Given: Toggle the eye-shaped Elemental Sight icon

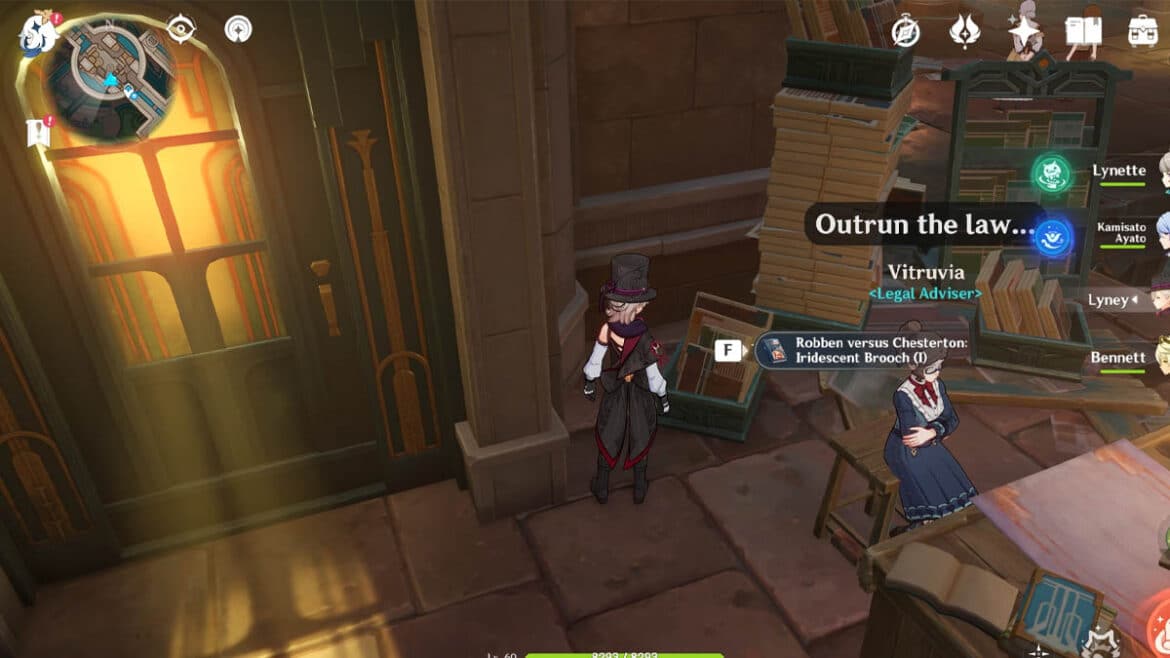Looking at the screenshot, I should 181,30.
